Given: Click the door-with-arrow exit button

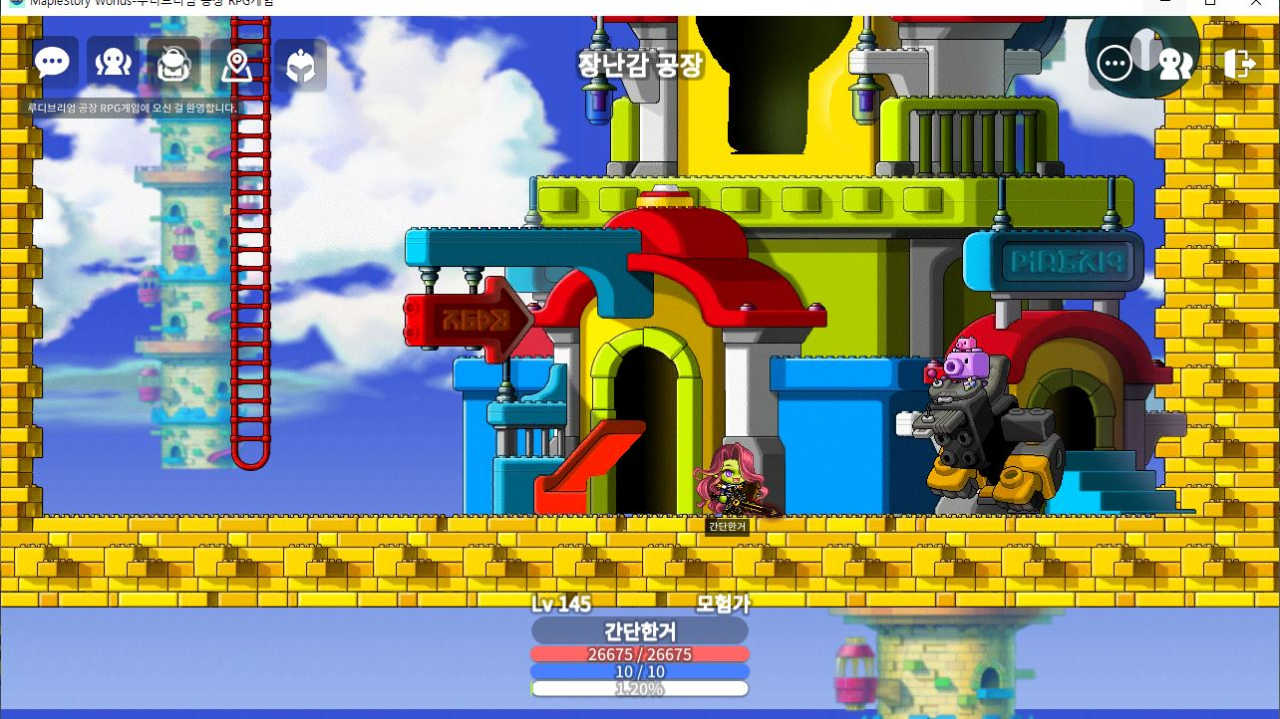Looking at the screenshot, I should tap(1239, 64).
